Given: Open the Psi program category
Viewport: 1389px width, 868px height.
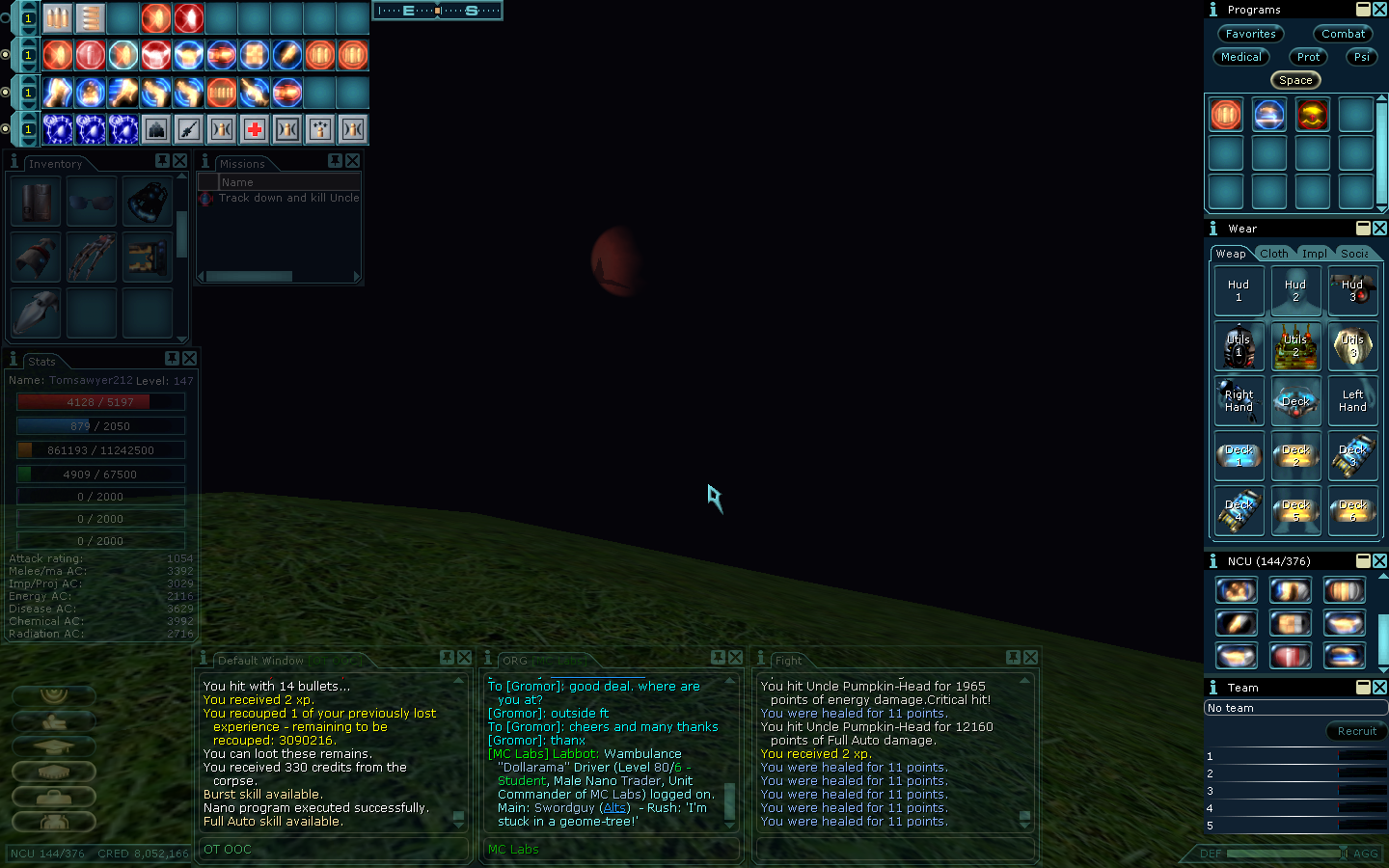Looking at the screenshot, I should (1361, 57).
